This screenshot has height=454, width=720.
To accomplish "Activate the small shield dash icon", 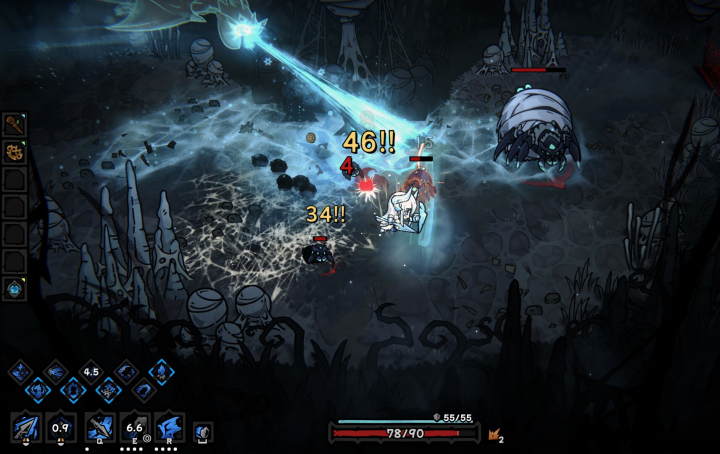I will 202,431.
